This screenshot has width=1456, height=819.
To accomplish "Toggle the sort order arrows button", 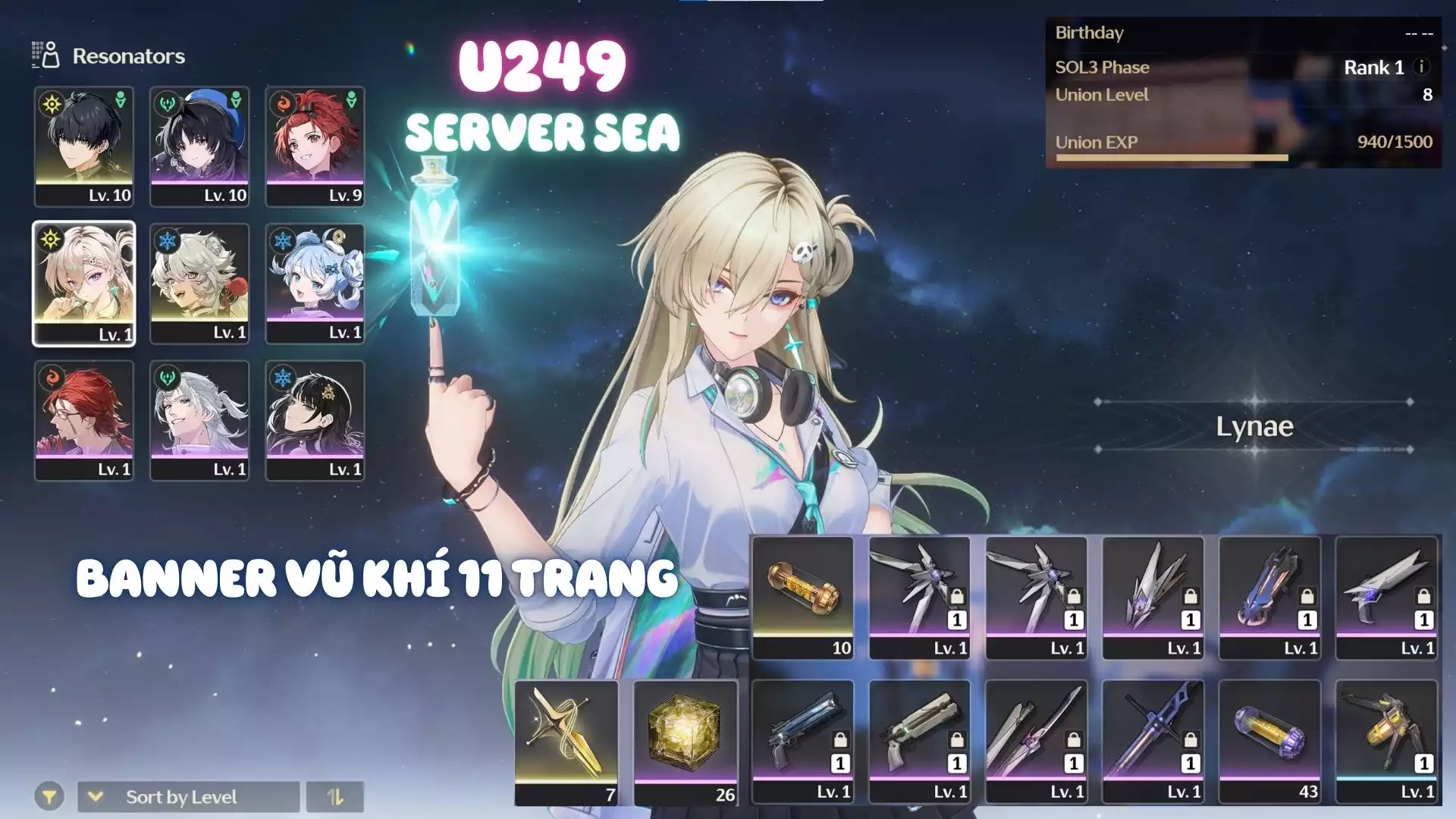I will coord(334,797).
